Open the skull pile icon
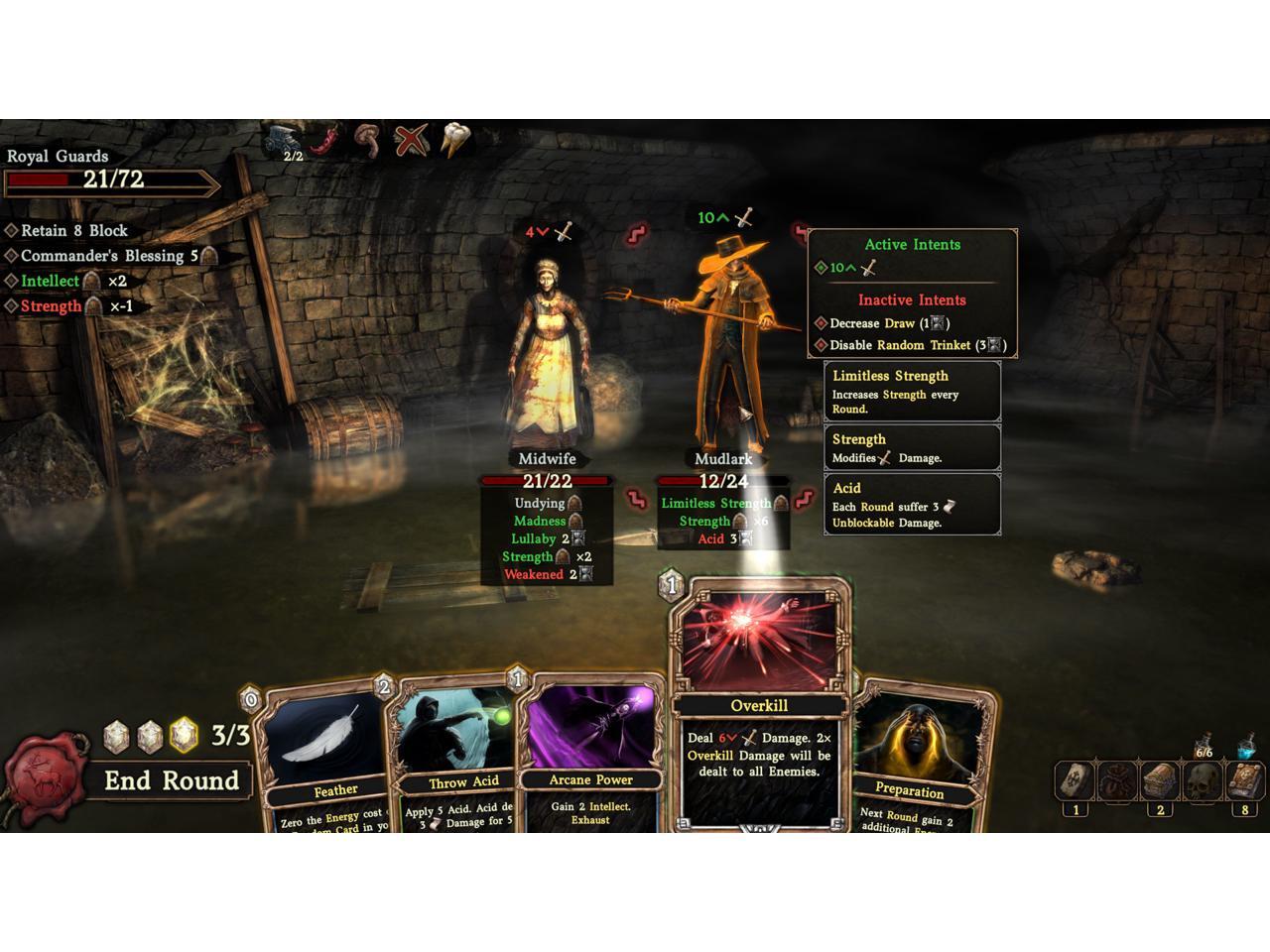Image resolution: width=1270 pixels, height=952 pixels. 1203,782
